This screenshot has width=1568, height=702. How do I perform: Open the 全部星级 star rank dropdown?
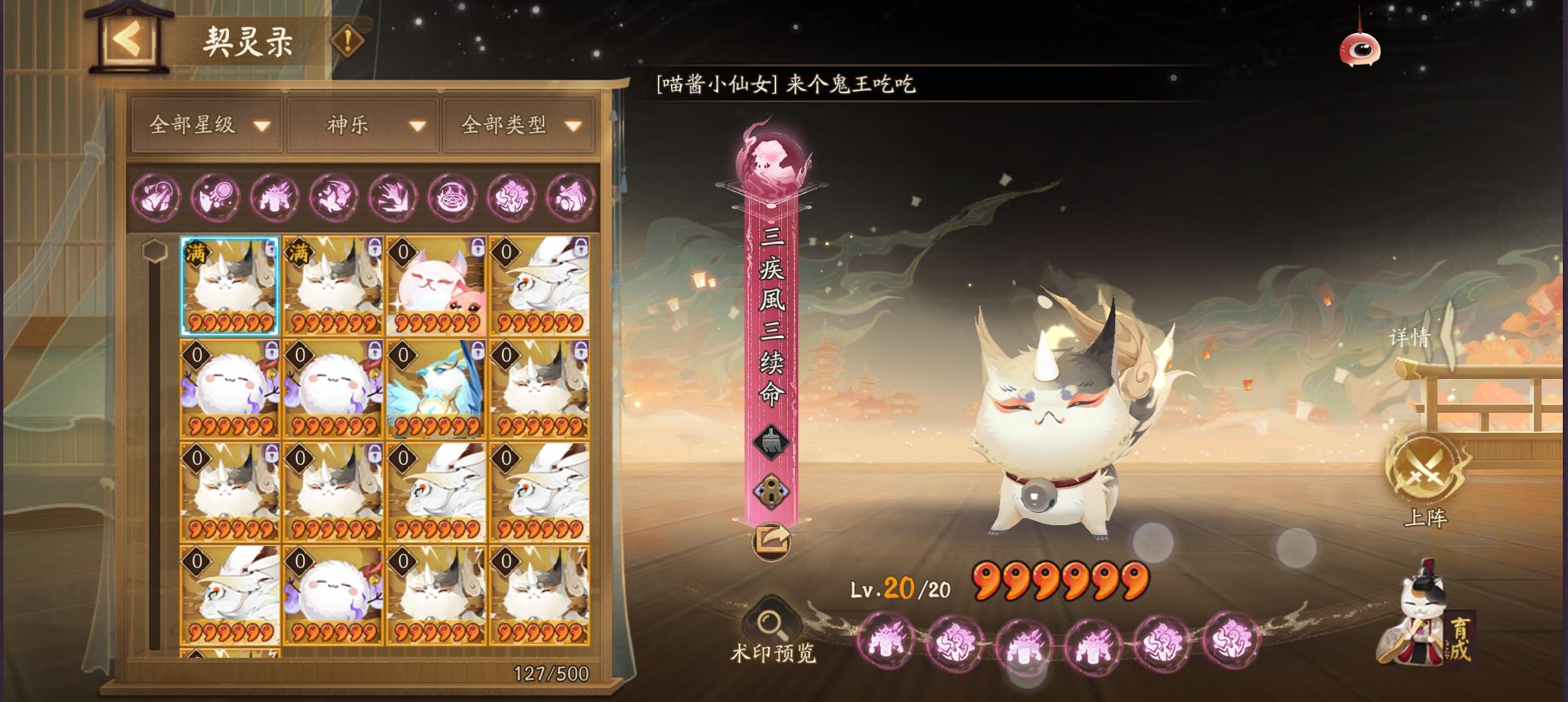[x=205, y=127]
